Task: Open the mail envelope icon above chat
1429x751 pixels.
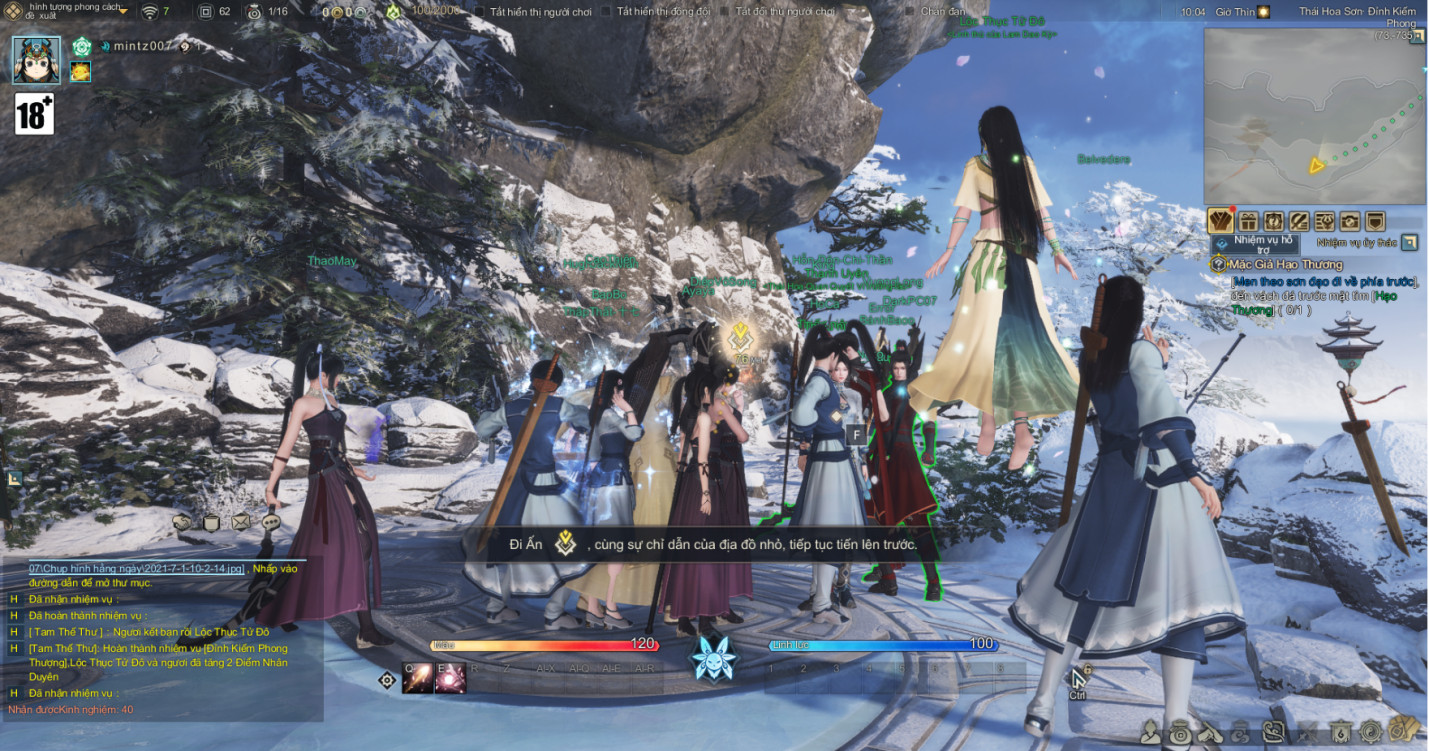Action: point(241,522)
